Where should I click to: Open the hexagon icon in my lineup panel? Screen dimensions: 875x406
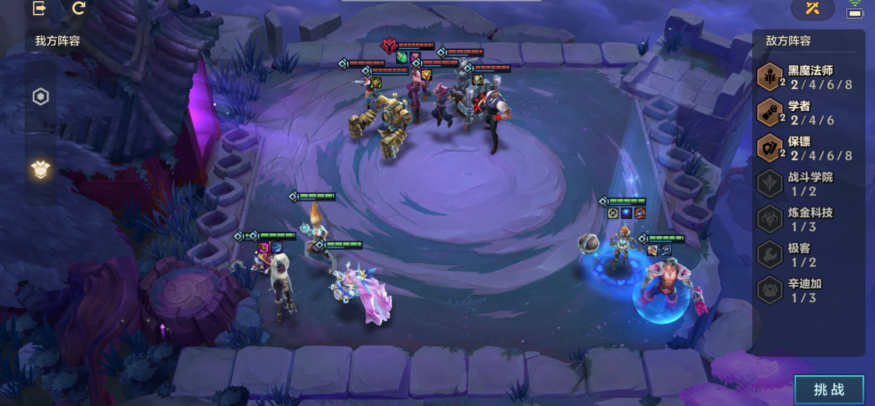(x=41, y=97)
